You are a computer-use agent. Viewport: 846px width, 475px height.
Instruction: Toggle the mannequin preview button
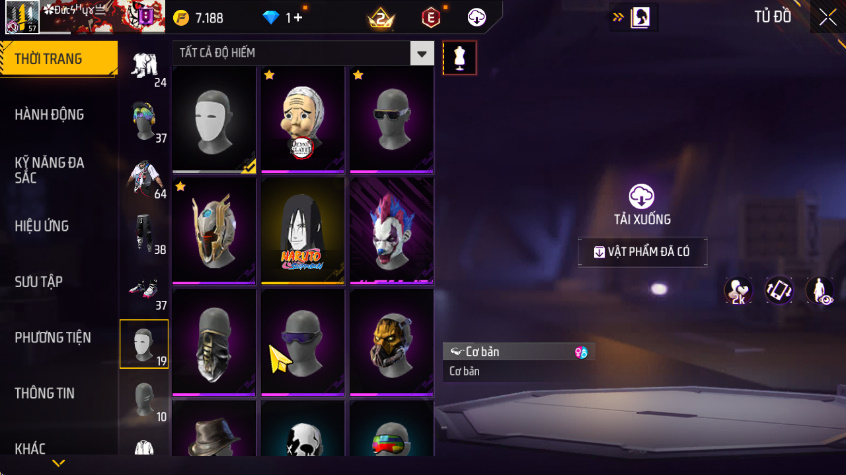coord(460,57)
